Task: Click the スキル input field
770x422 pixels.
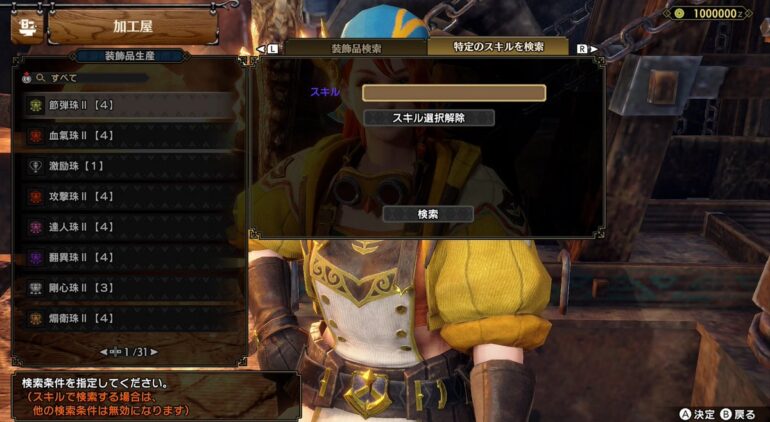Action: (453, 93)
